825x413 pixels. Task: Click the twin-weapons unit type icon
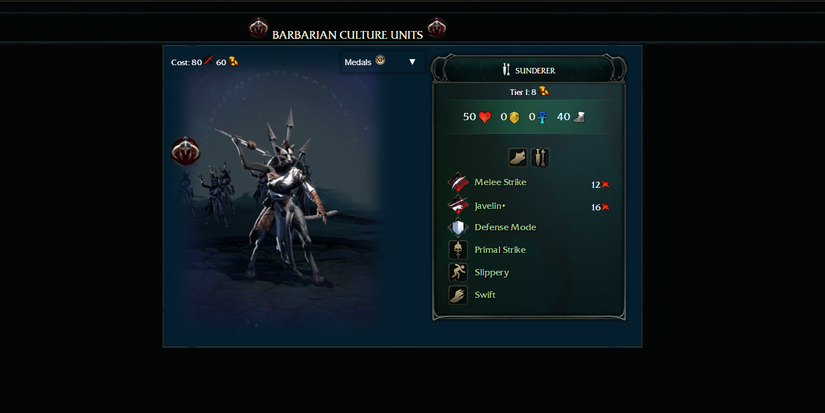540,157
